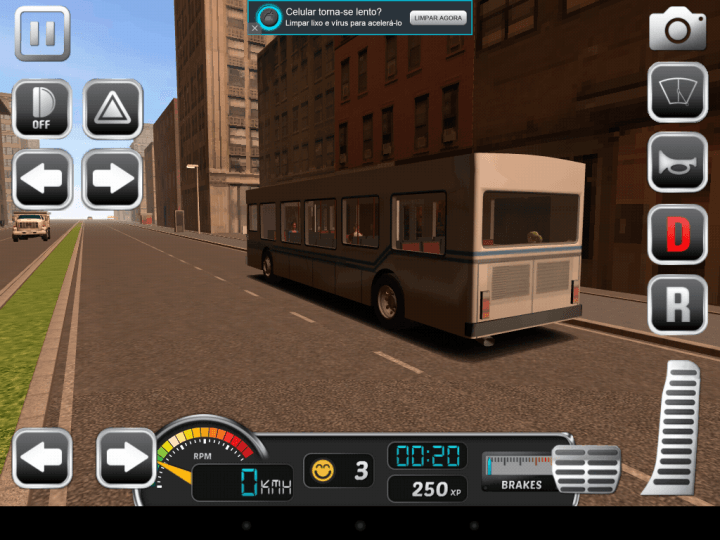This screenshot has height=540, width=720.
Task: Turn on the windshield wipers
Action: point(677,92)
